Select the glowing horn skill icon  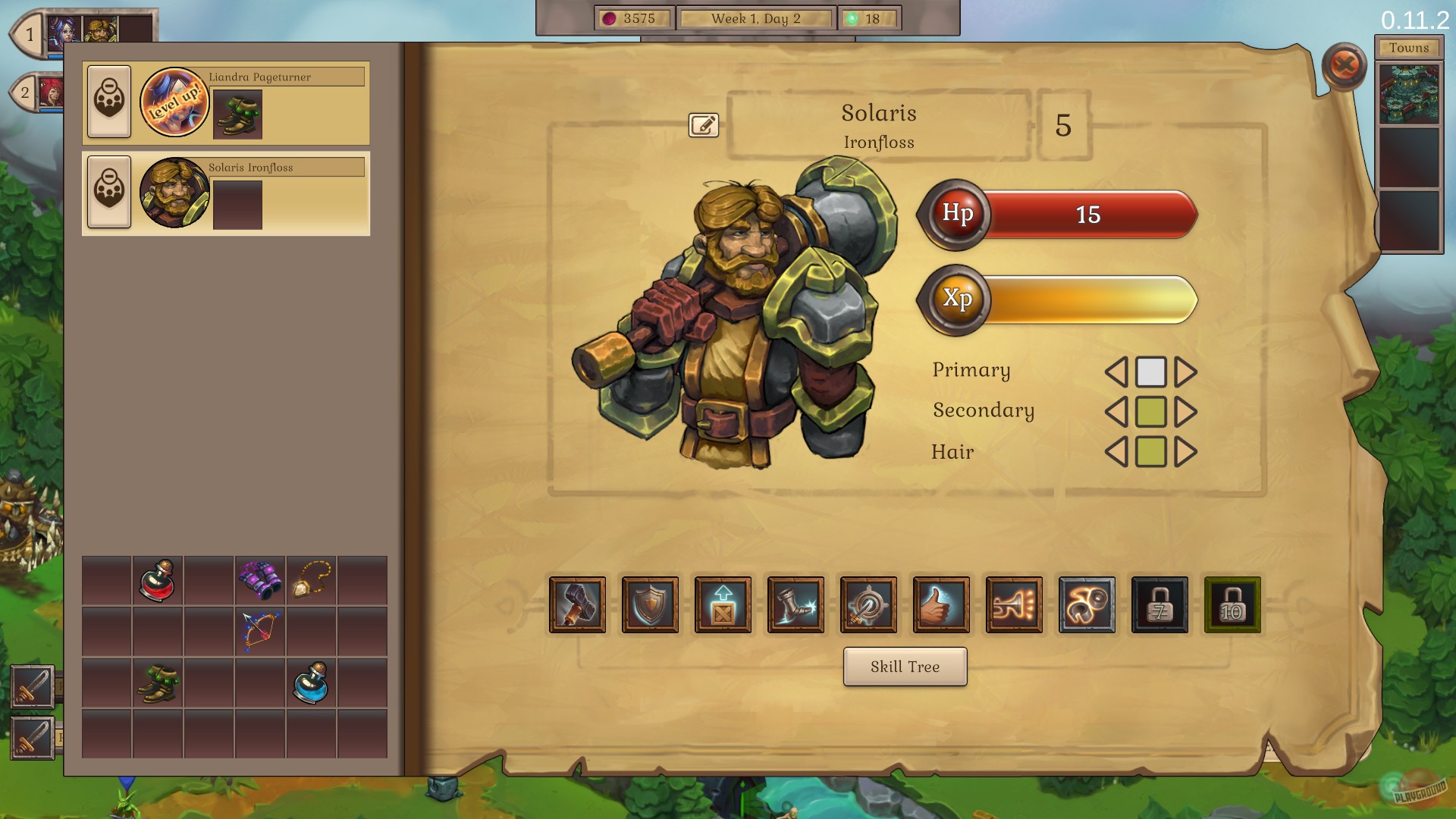coord(1014,605)
